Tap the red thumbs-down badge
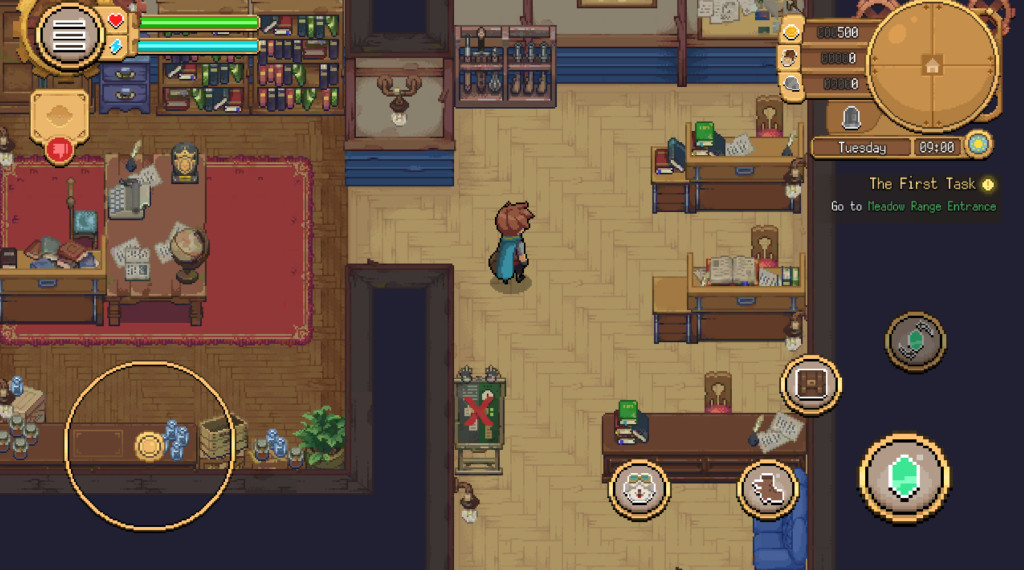1024x570 pixels. (x=58, y=150)
